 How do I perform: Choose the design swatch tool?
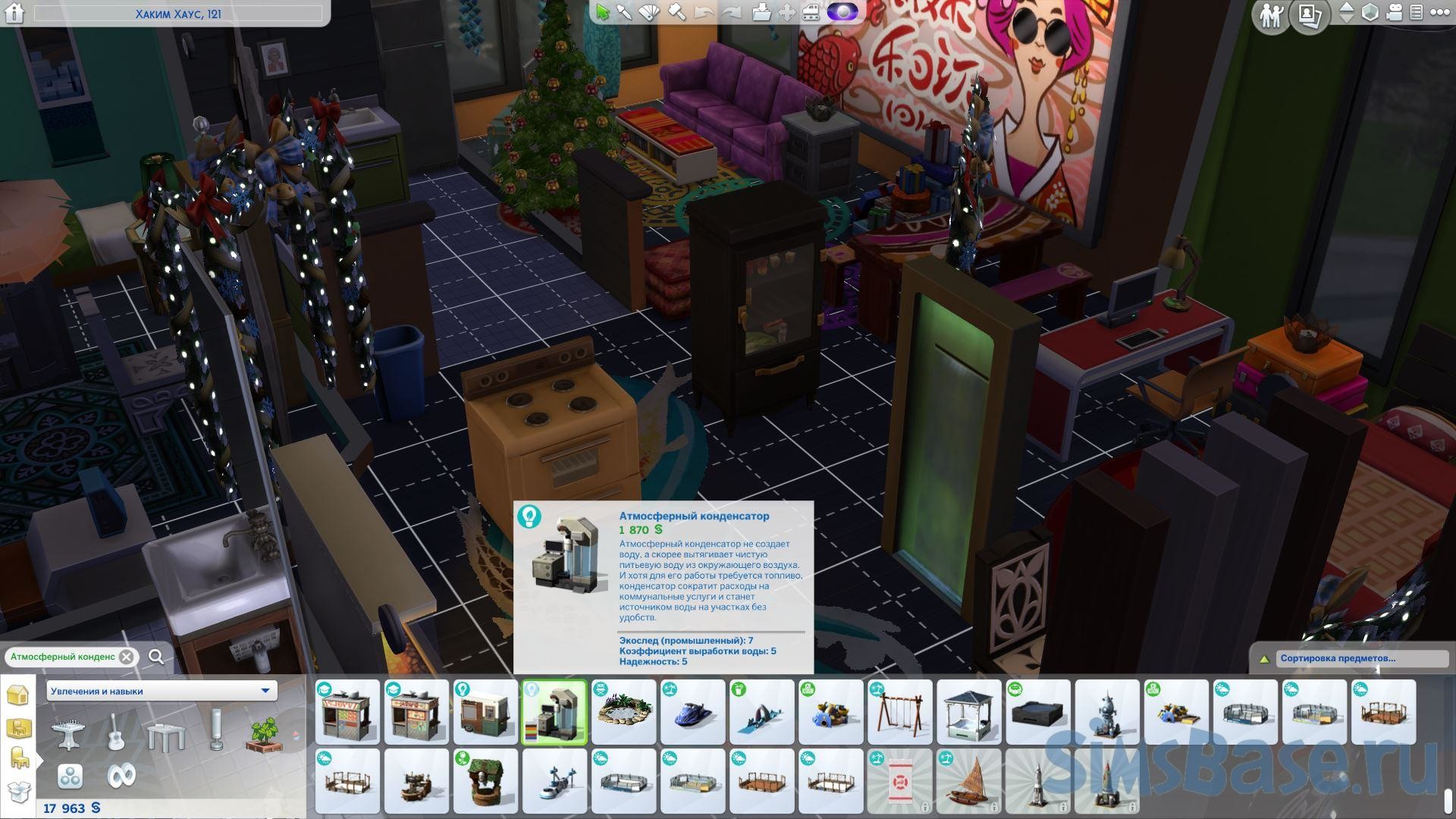point(650,12)
